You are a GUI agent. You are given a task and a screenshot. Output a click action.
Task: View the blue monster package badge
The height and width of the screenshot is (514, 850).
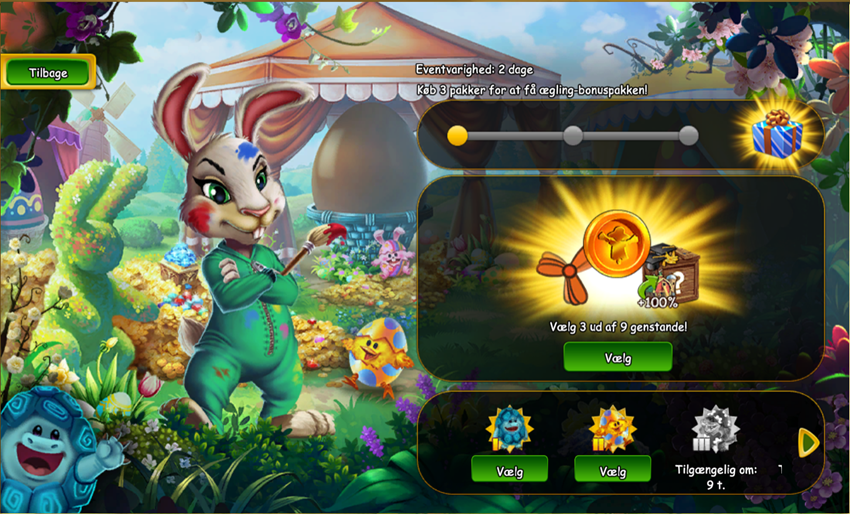[509, 429]
